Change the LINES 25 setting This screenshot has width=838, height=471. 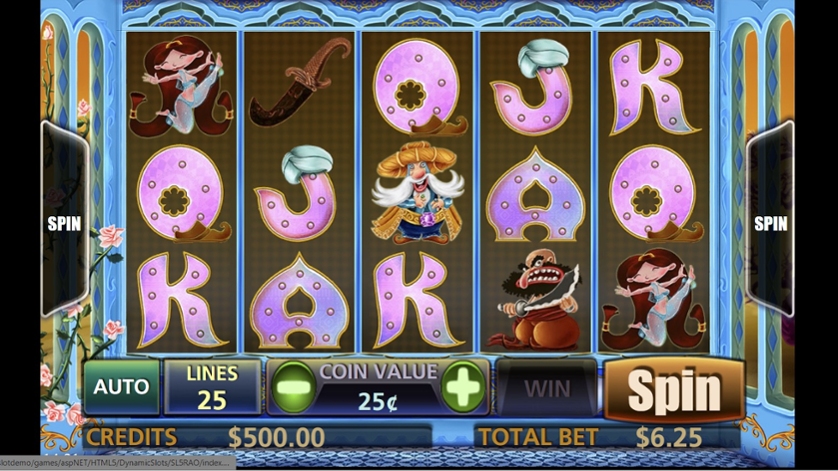tap(212, 387)
